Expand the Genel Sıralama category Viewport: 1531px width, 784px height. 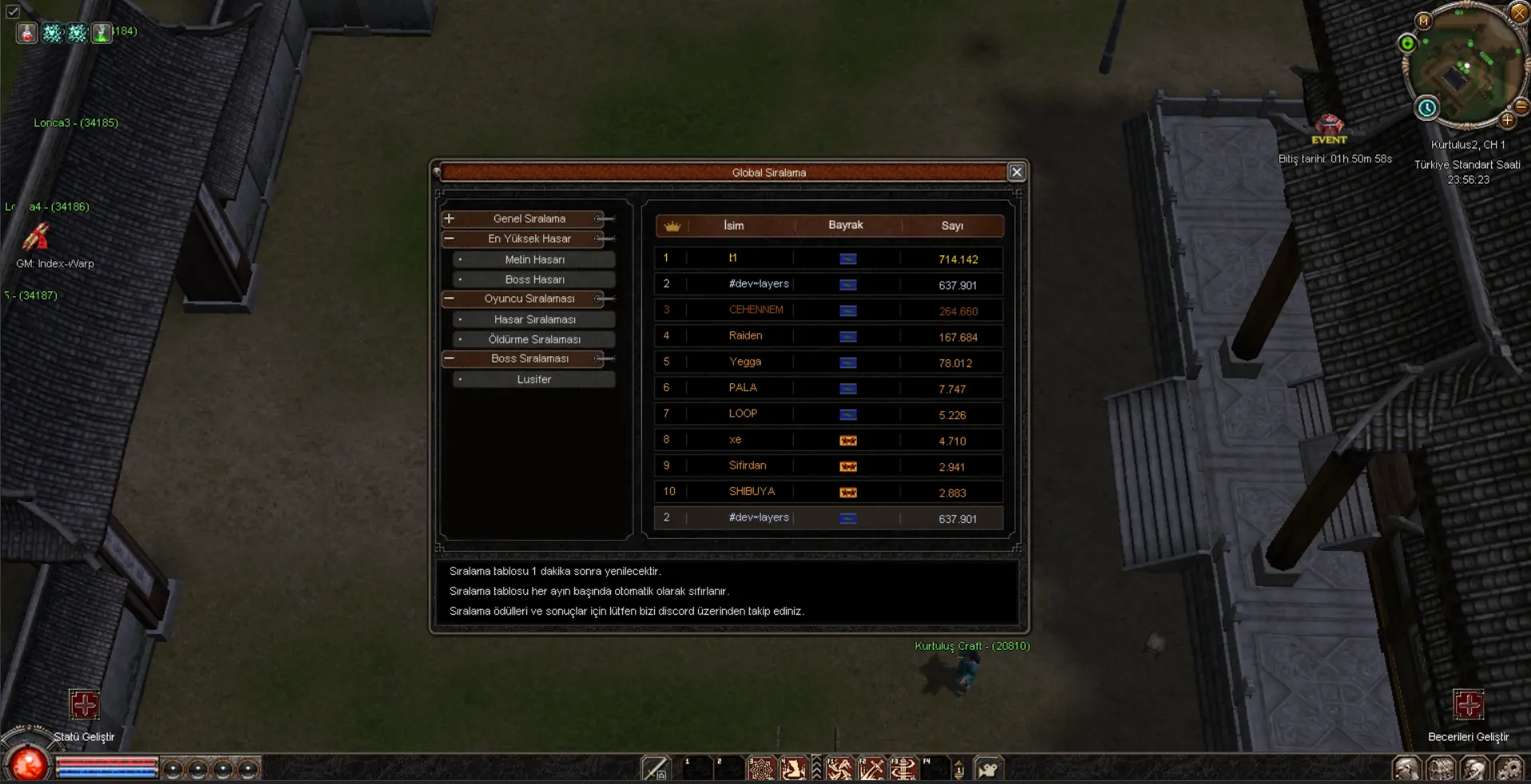(450, 219)
